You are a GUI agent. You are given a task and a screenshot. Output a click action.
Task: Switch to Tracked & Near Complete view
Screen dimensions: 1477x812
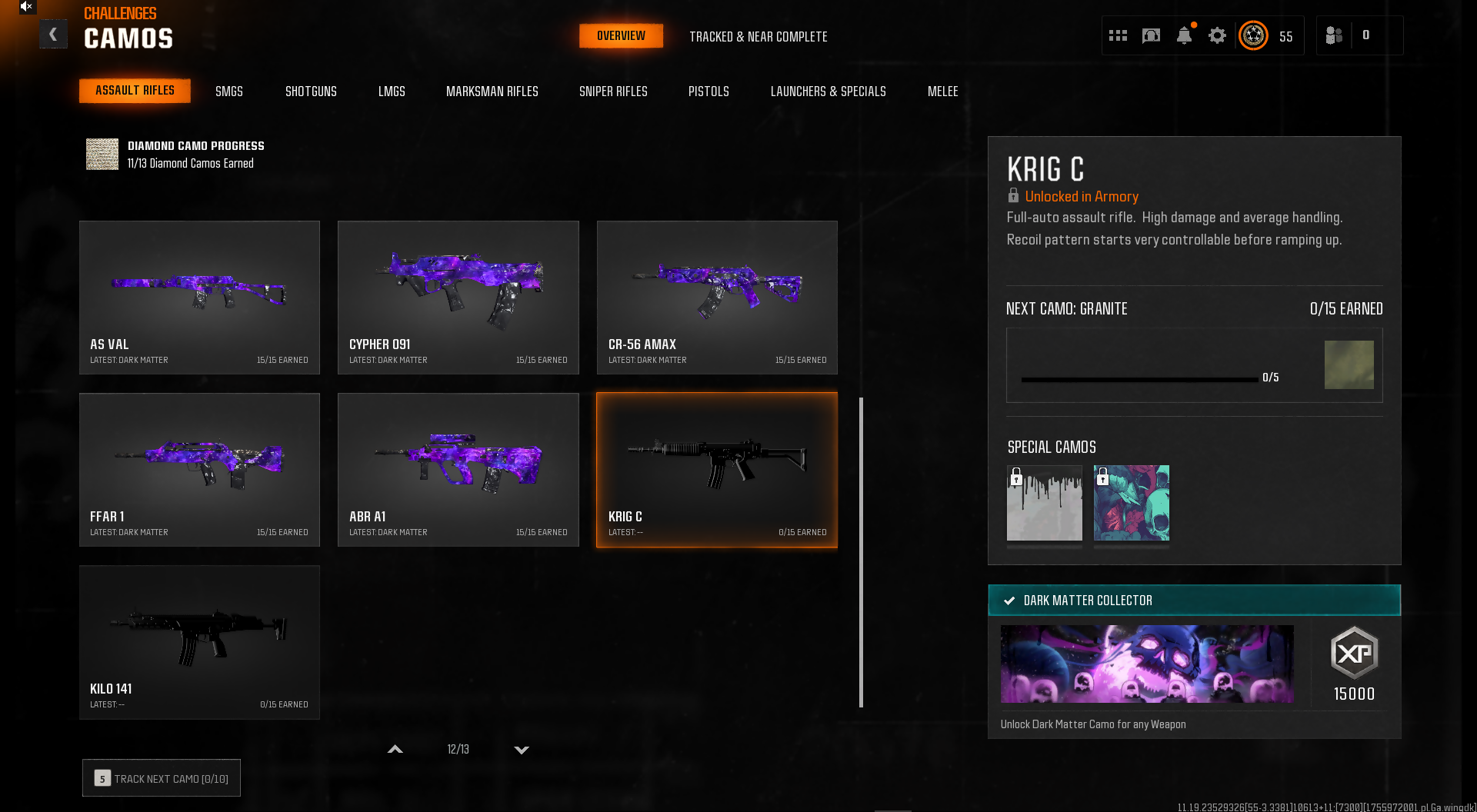click(x=758, y=37)
